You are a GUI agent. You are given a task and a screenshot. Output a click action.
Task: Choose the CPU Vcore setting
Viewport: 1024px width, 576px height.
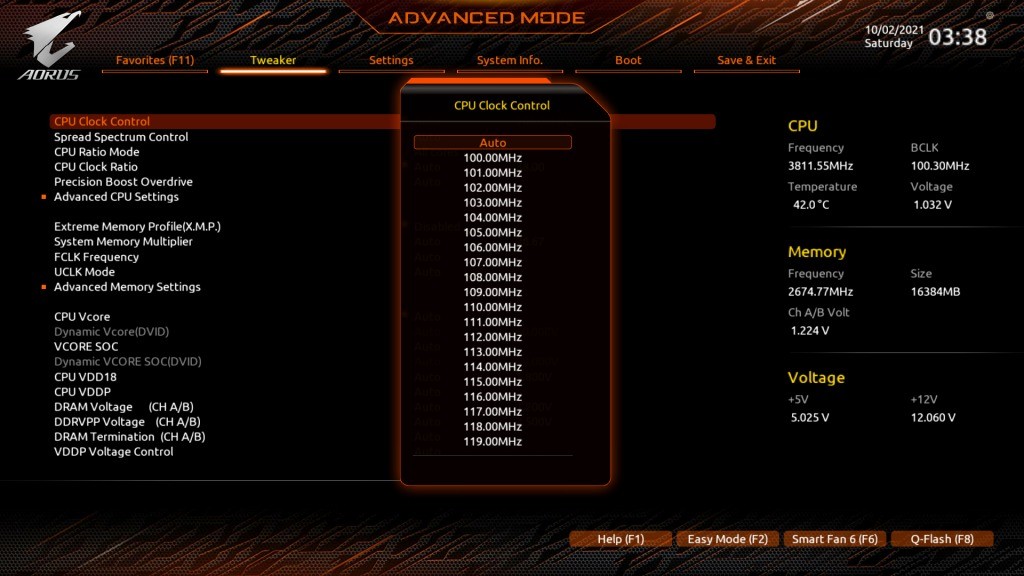pos(82,317)
